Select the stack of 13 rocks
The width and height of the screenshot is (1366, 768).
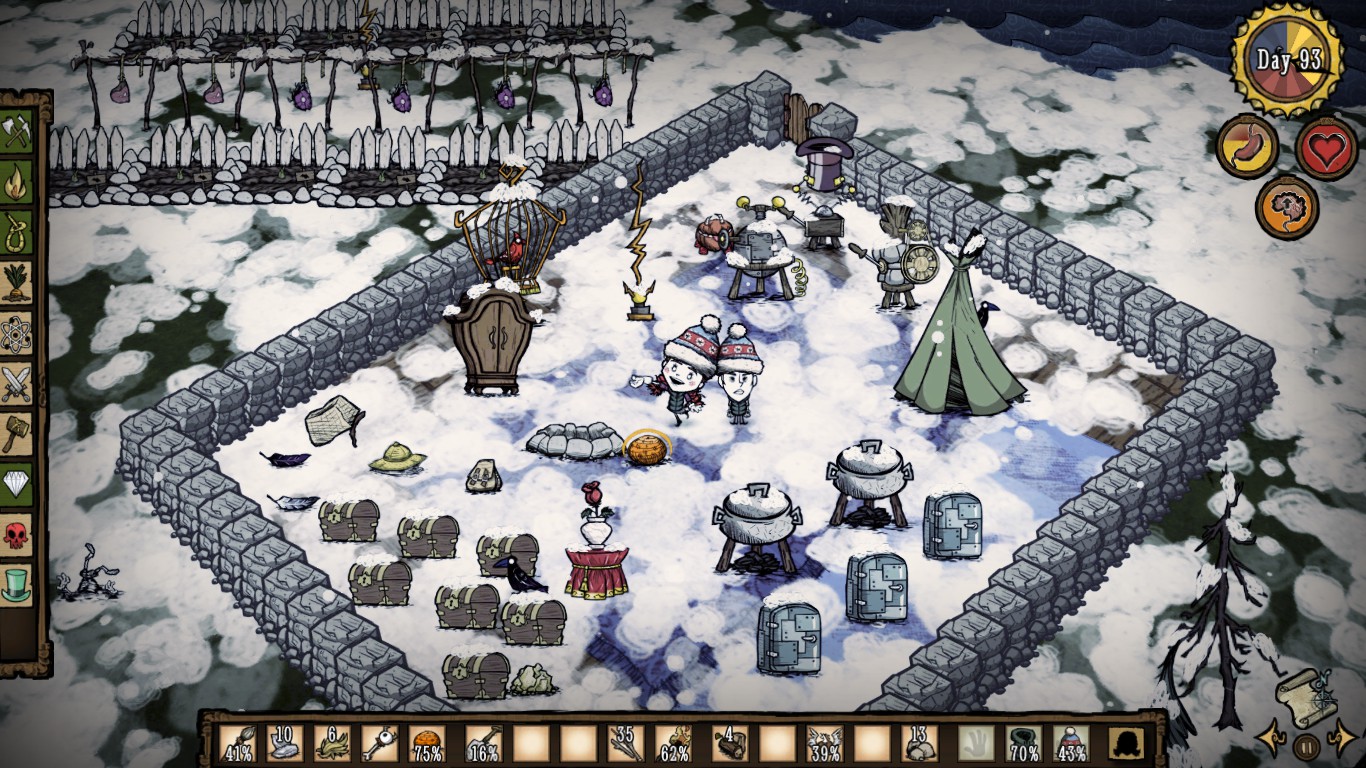(919, 744)
